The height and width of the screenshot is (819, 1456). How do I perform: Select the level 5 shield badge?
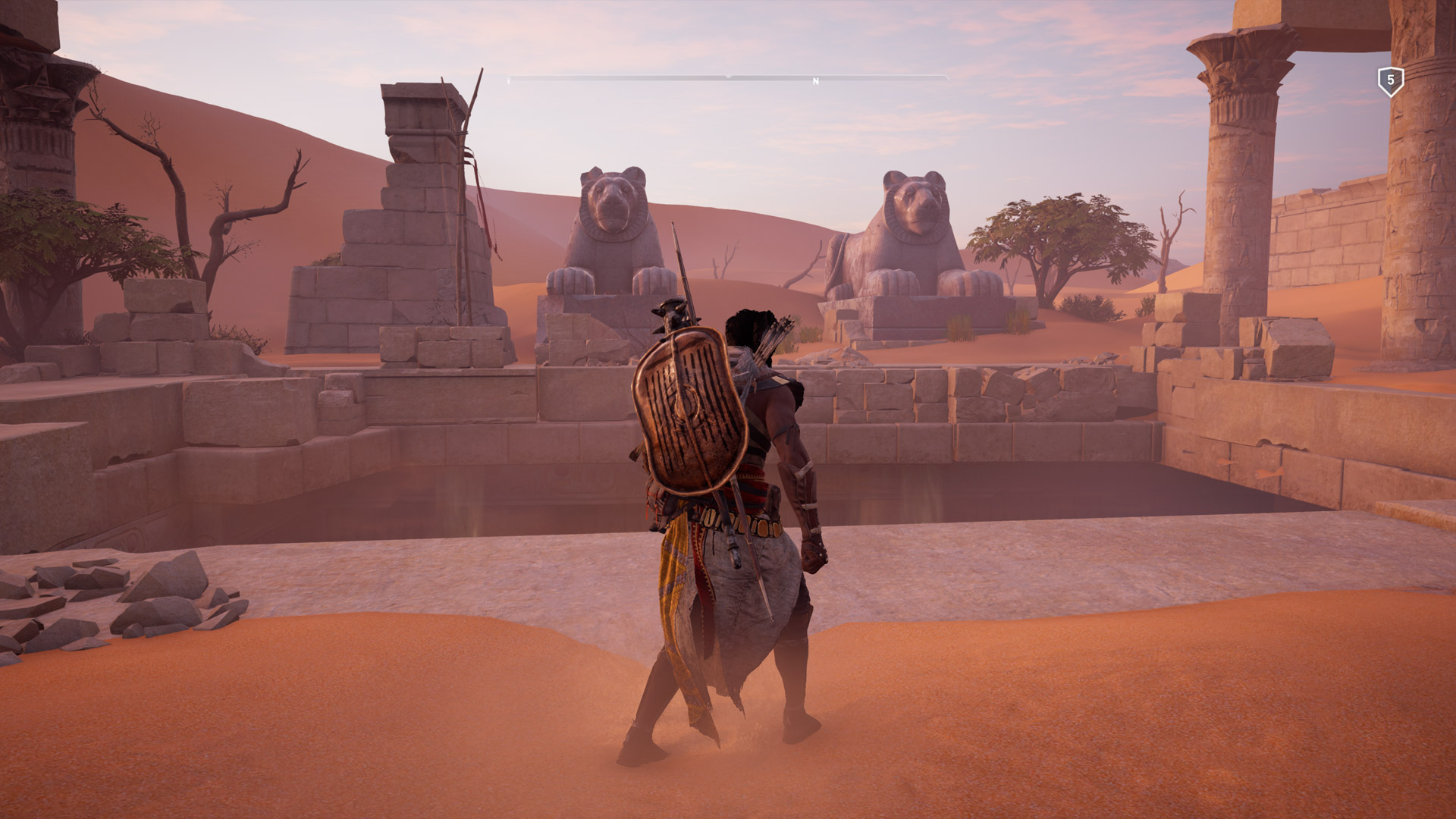1390,80
